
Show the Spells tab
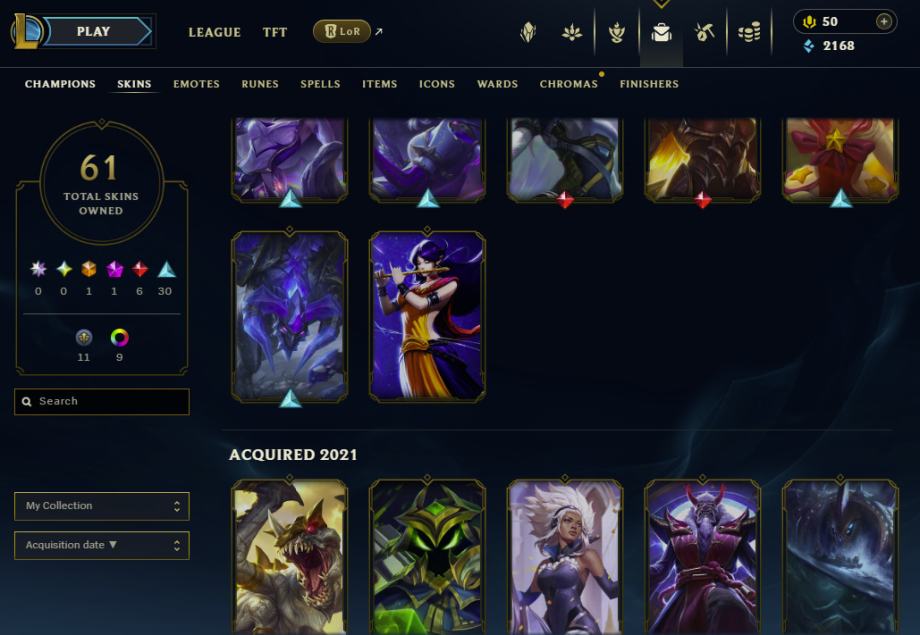pos(320,84)
